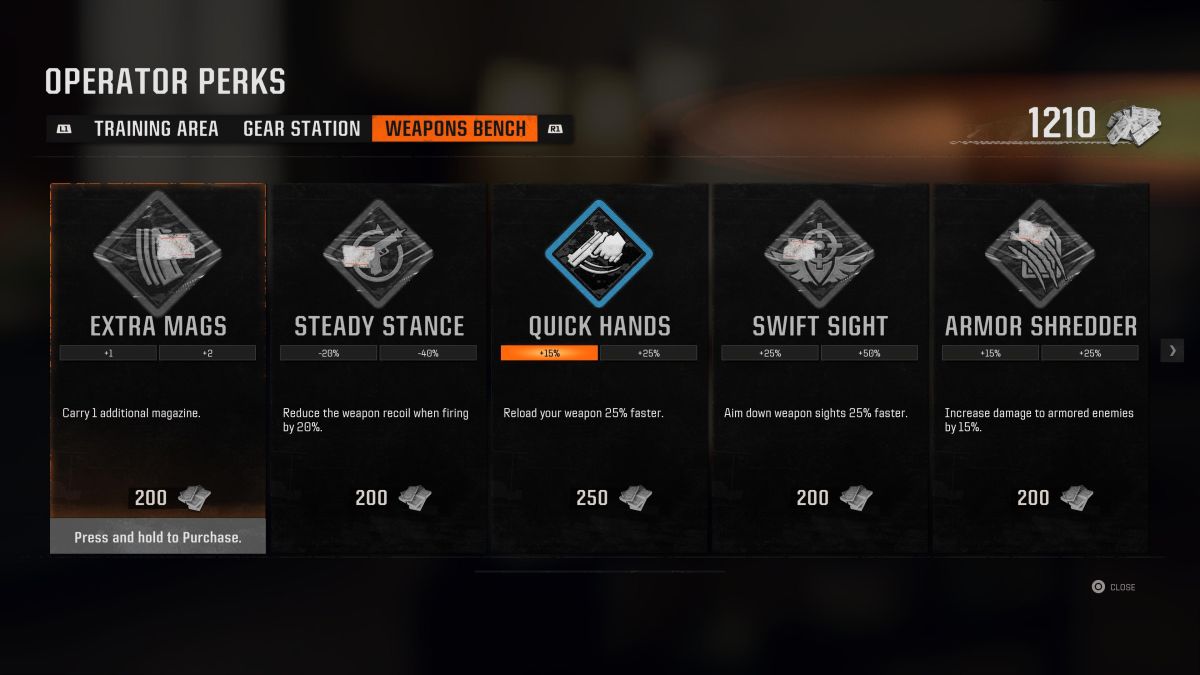This screenshot has width=1200, height=675.
Task: Close the Operator Perks menu
Action: (1113, 587)
